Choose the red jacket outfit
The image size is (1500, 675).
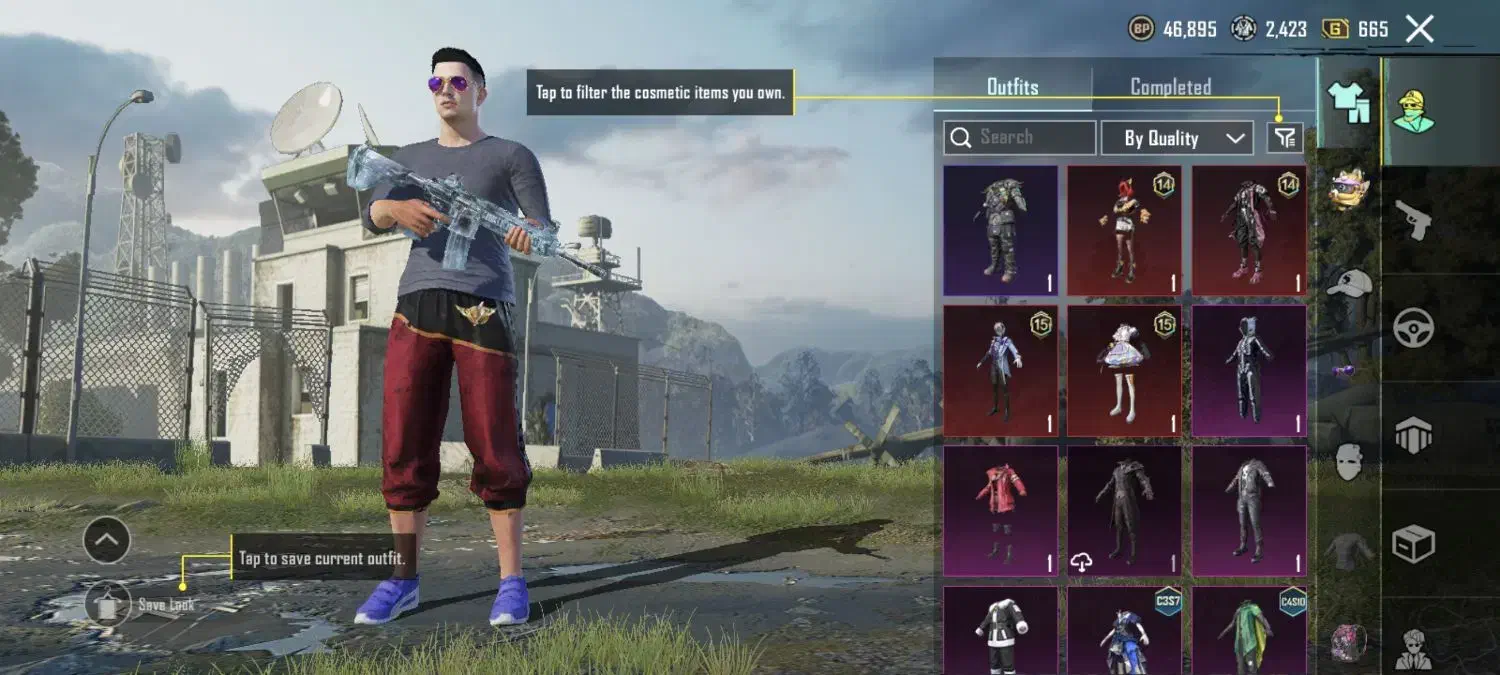pyautogui.click(x=1000, y=510)
